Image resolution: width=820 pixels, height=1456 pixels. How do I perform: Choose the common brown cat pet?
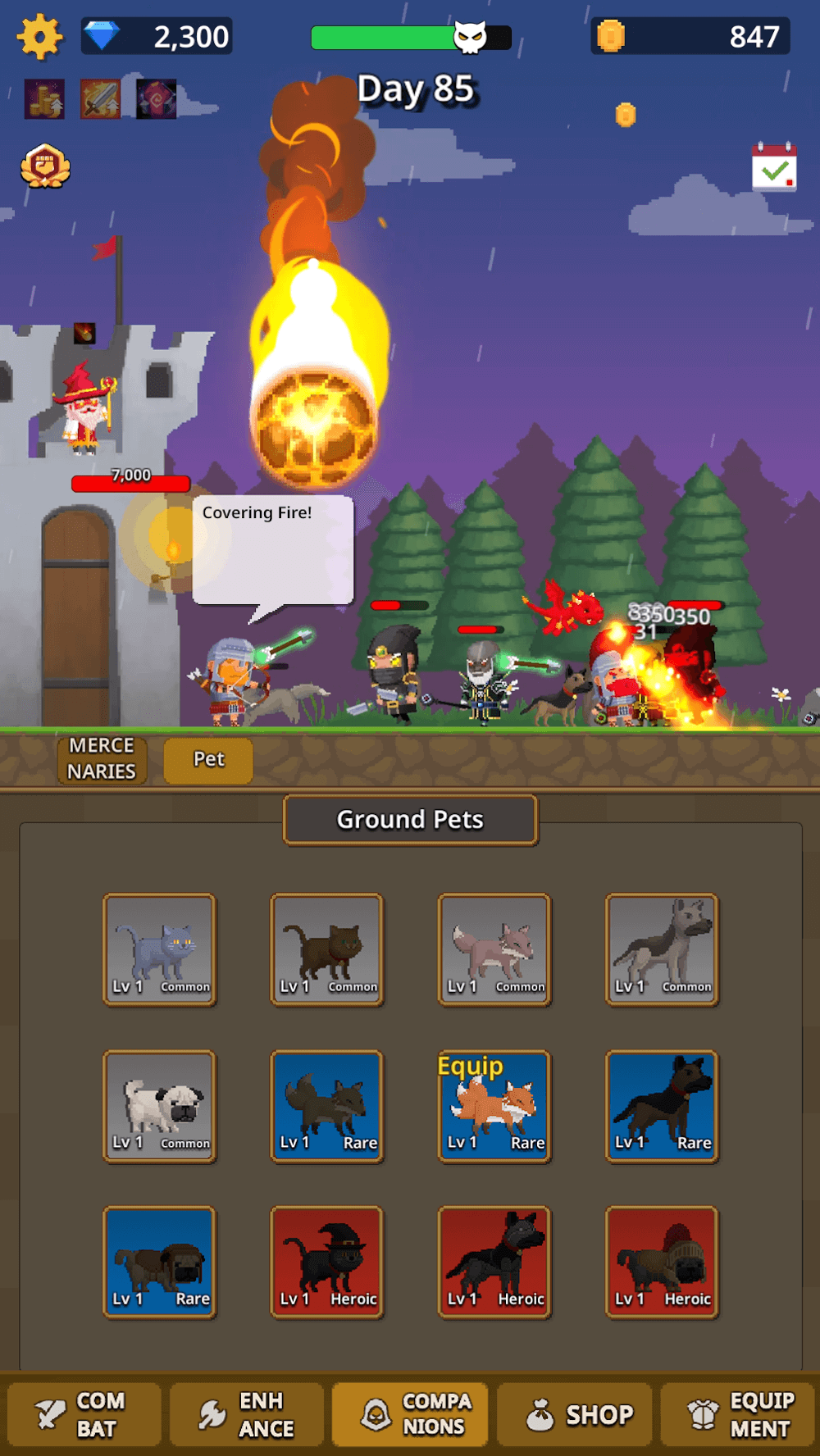(x=327, y=949)
